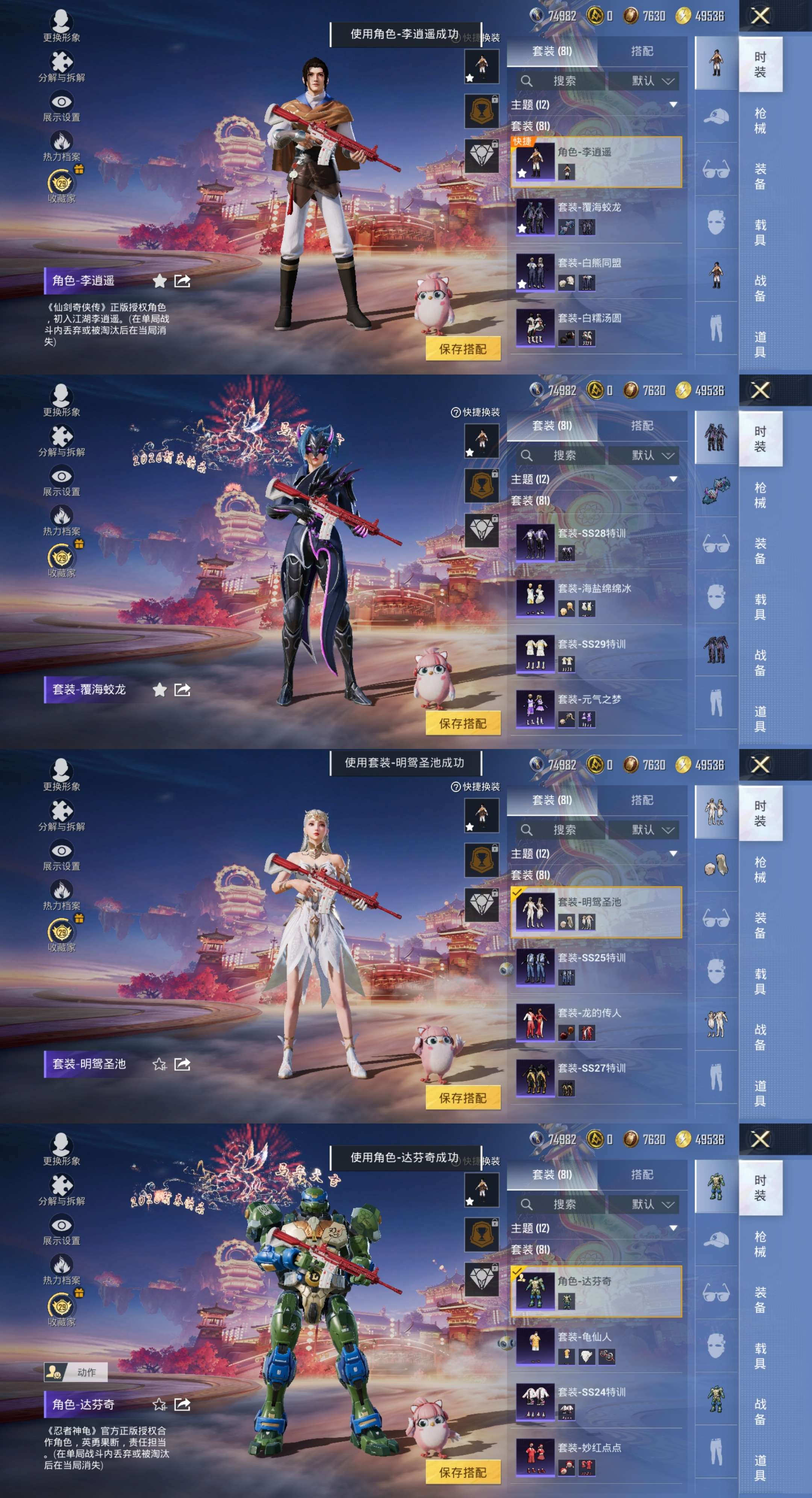Select the hat slot icon
The height and width of the screenshot is (1498, 812).
[x=716, y=116]
